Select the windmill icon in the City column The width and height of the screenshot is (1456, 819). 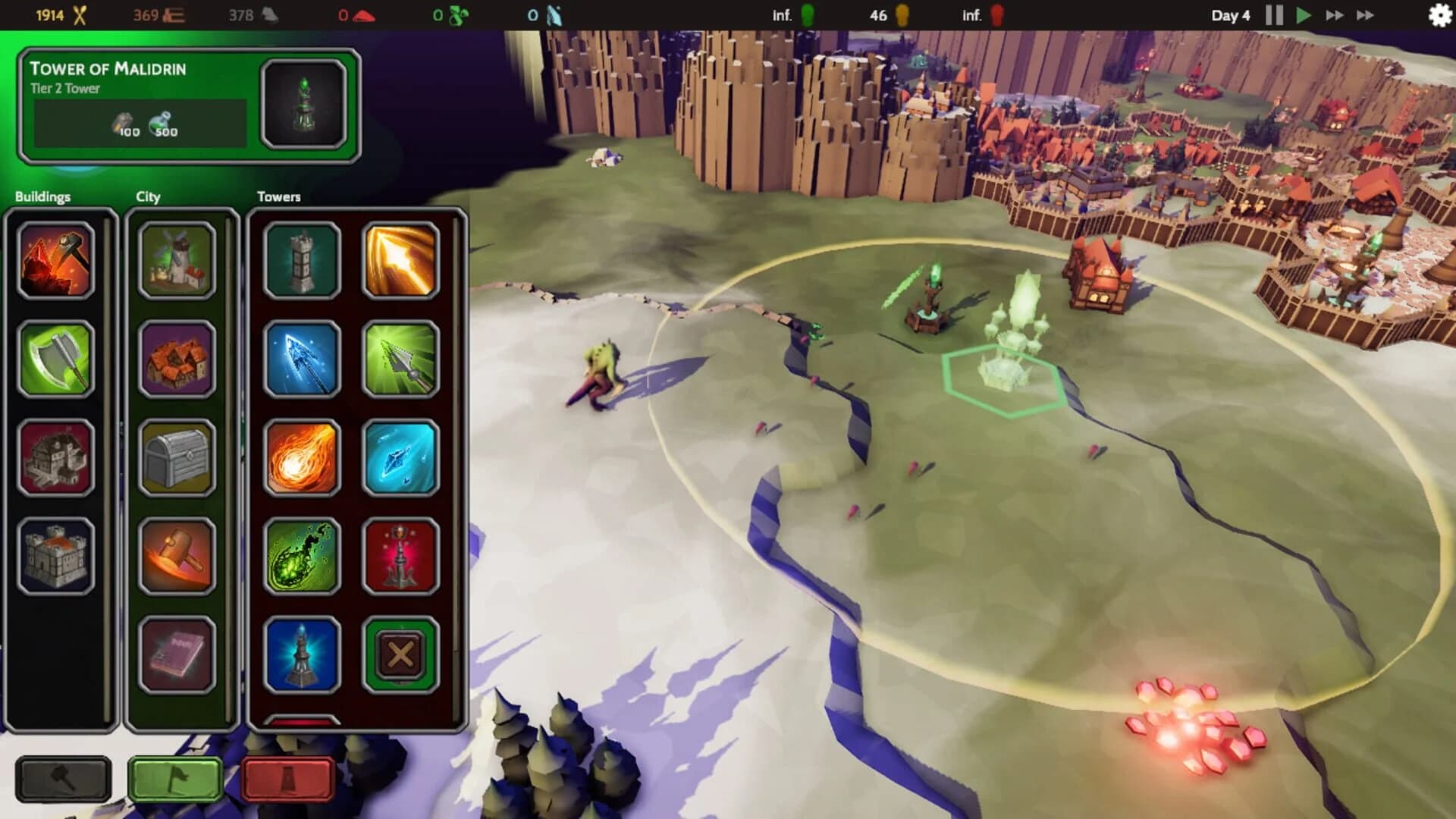click(x=176, y=260)
